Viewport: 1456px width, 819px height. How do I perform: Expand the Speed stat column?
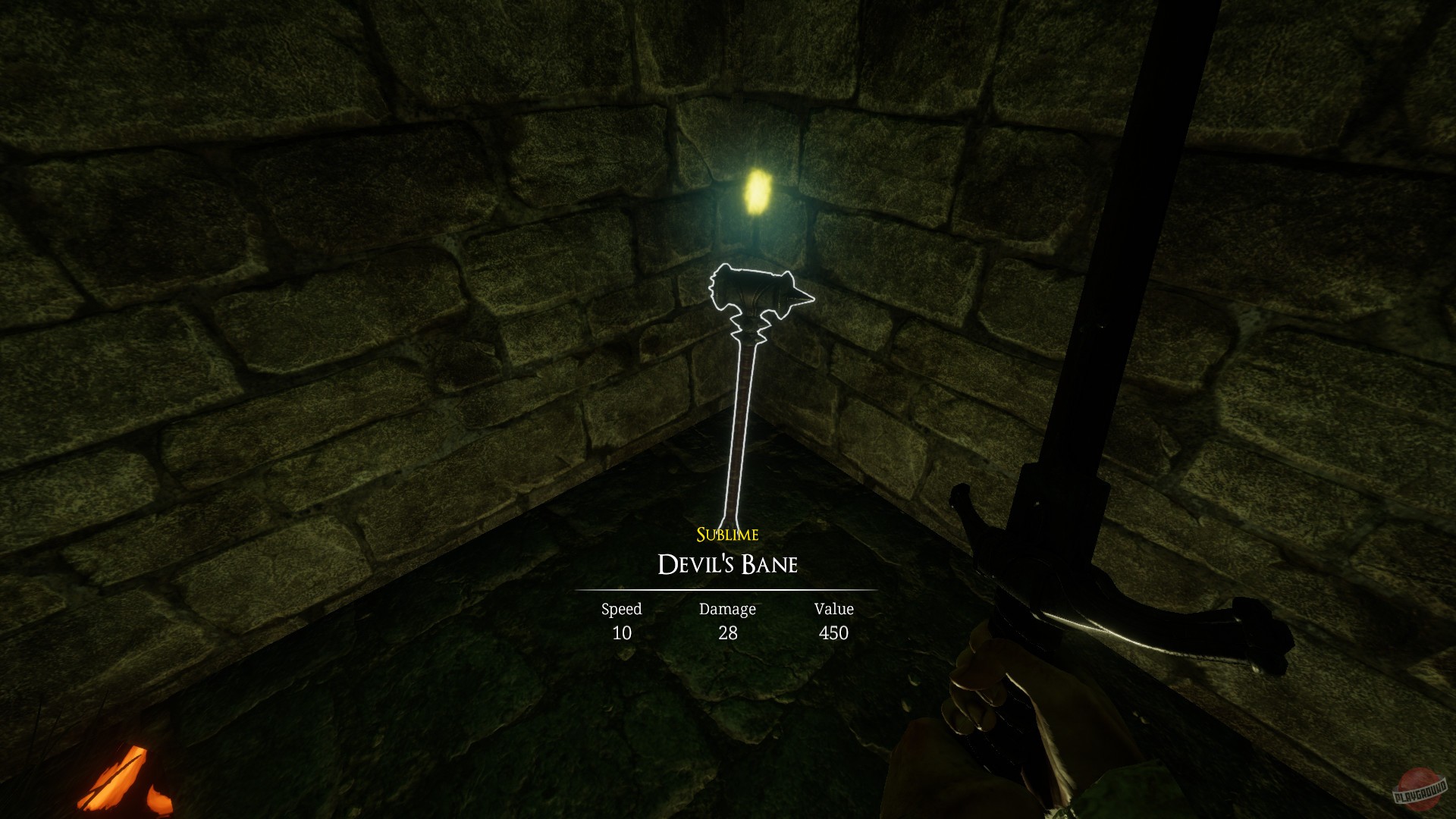click(x=621, y=620)
